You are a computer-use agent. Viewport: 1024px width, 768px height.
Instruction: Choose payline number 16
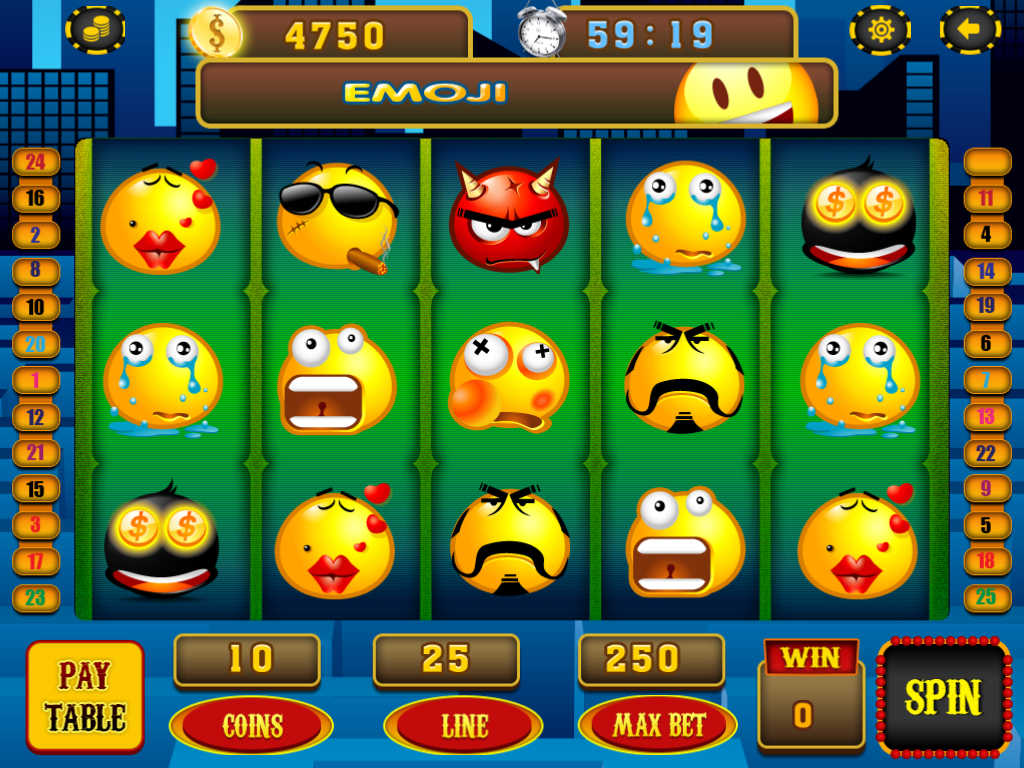tap(36, 198)
